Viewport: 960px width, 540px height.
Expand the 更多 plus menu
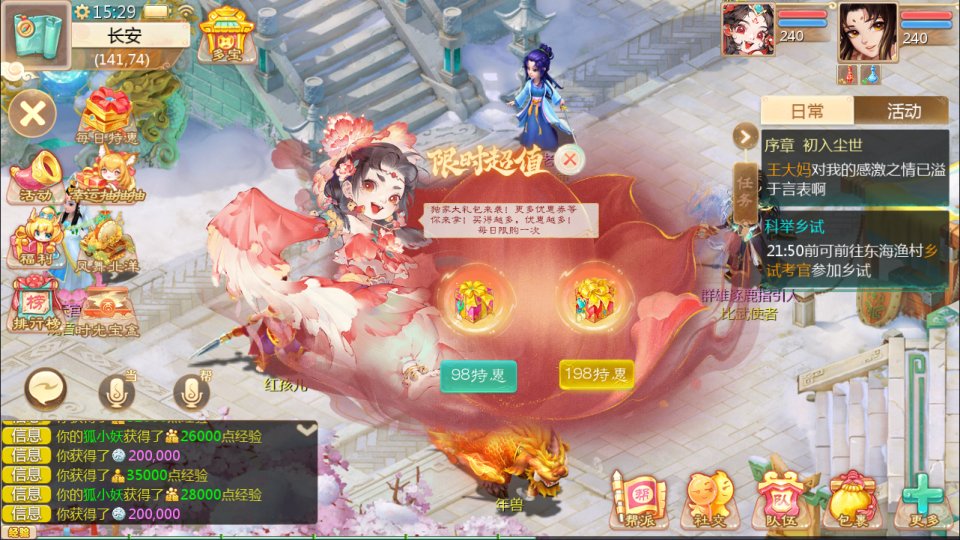point(921,499)
